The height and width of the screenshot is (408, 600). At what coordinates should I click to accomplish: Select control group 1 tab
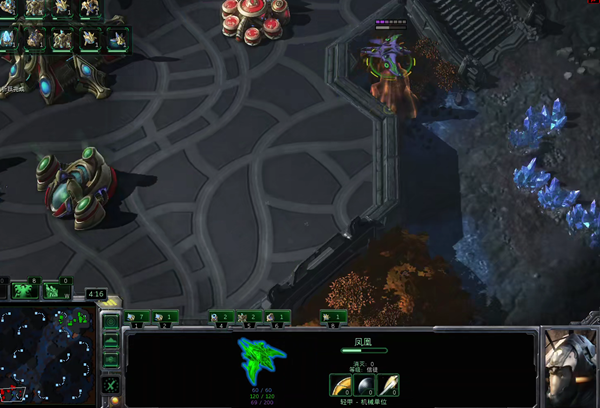point(136,317)
